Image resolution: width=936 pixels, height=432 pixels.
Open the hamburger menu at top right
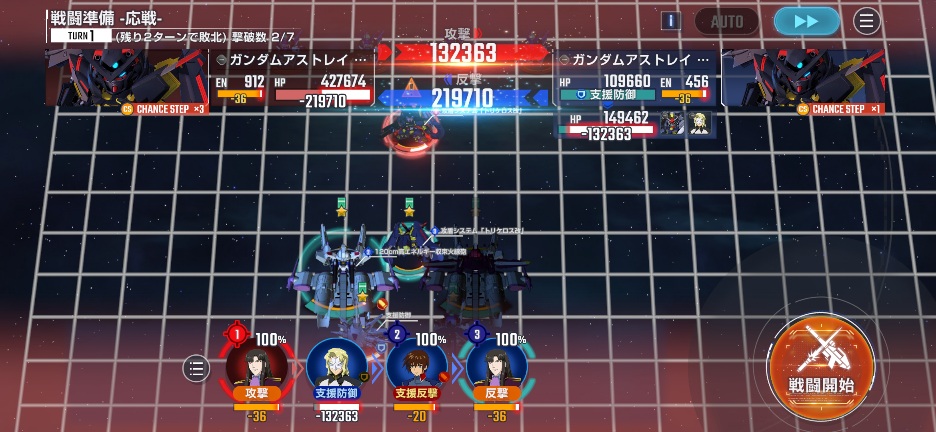(867, 21)
